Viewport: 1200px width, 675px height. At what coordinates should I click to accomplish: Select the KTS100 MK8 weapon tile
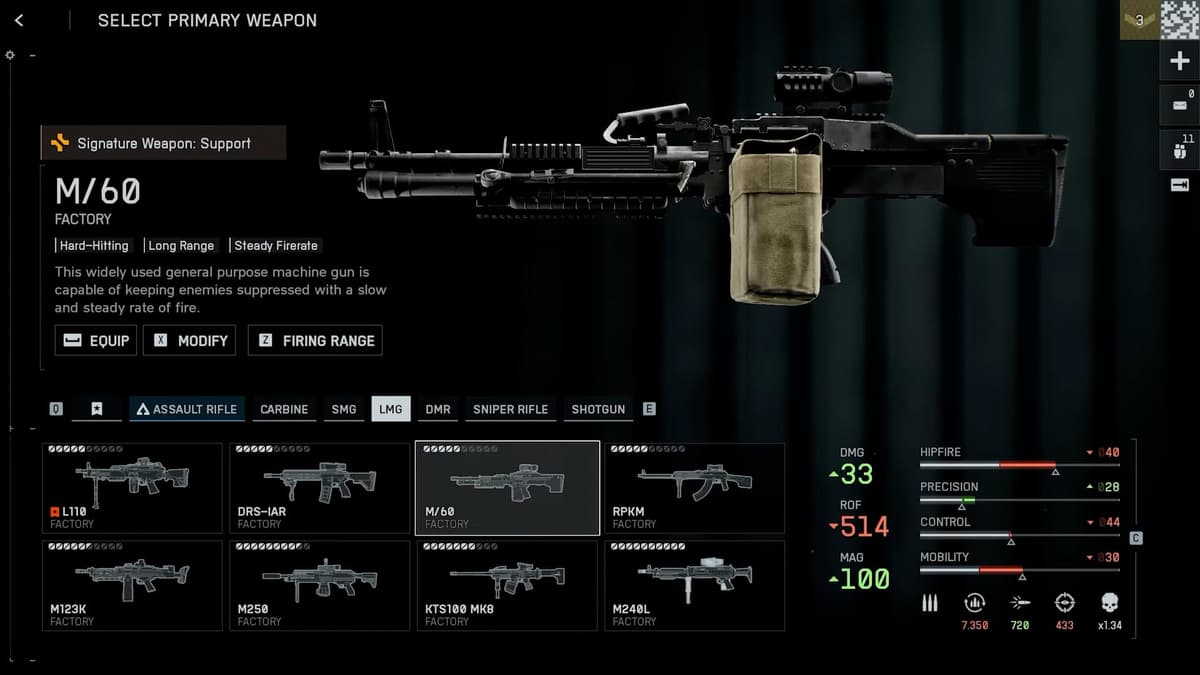pos(507,585)
